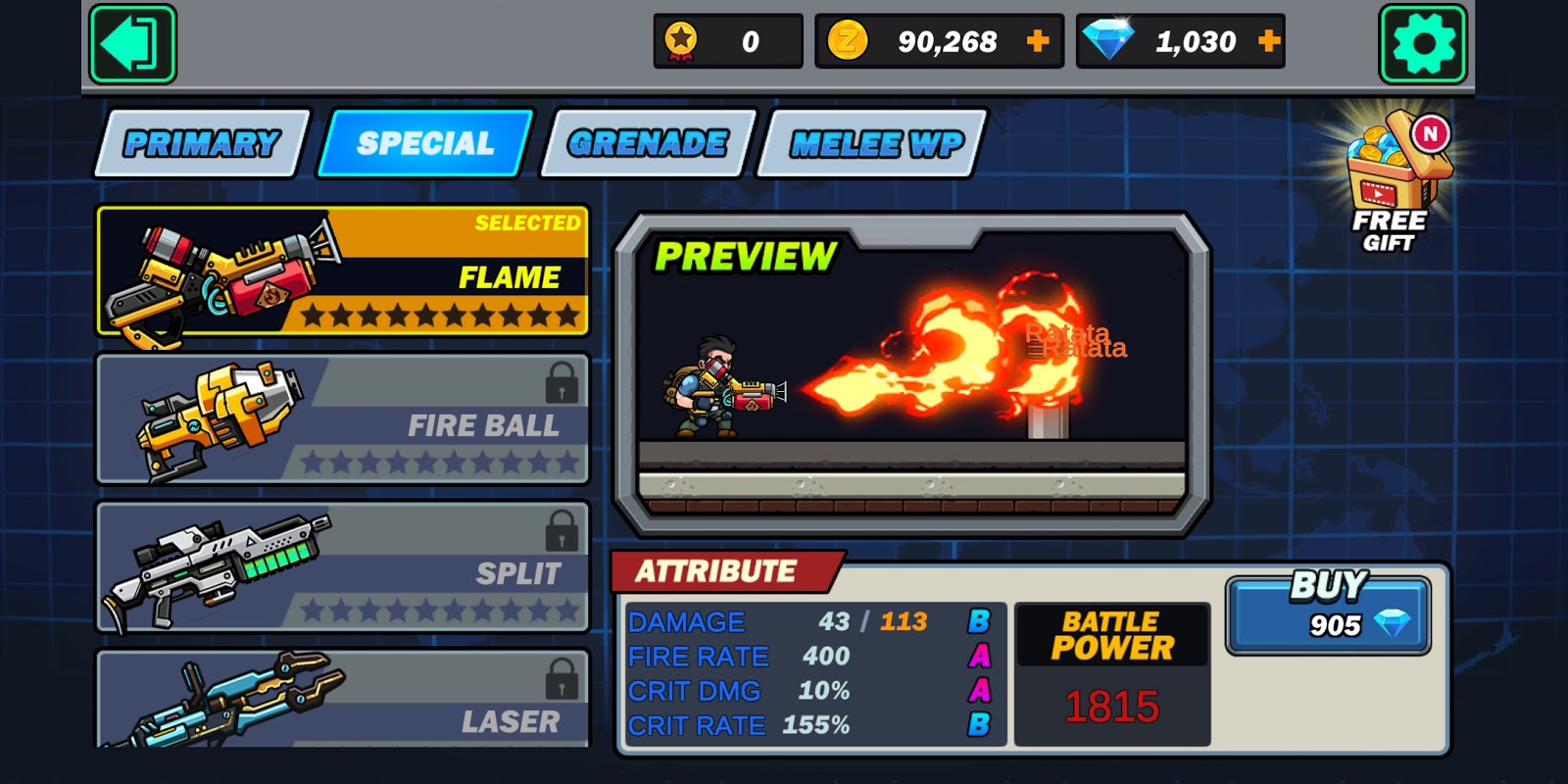Image resolution: width=1568 pixels, height=784 pixels.
Task: Pick the locked Split weapon
Action: click(x=343, y=567)
